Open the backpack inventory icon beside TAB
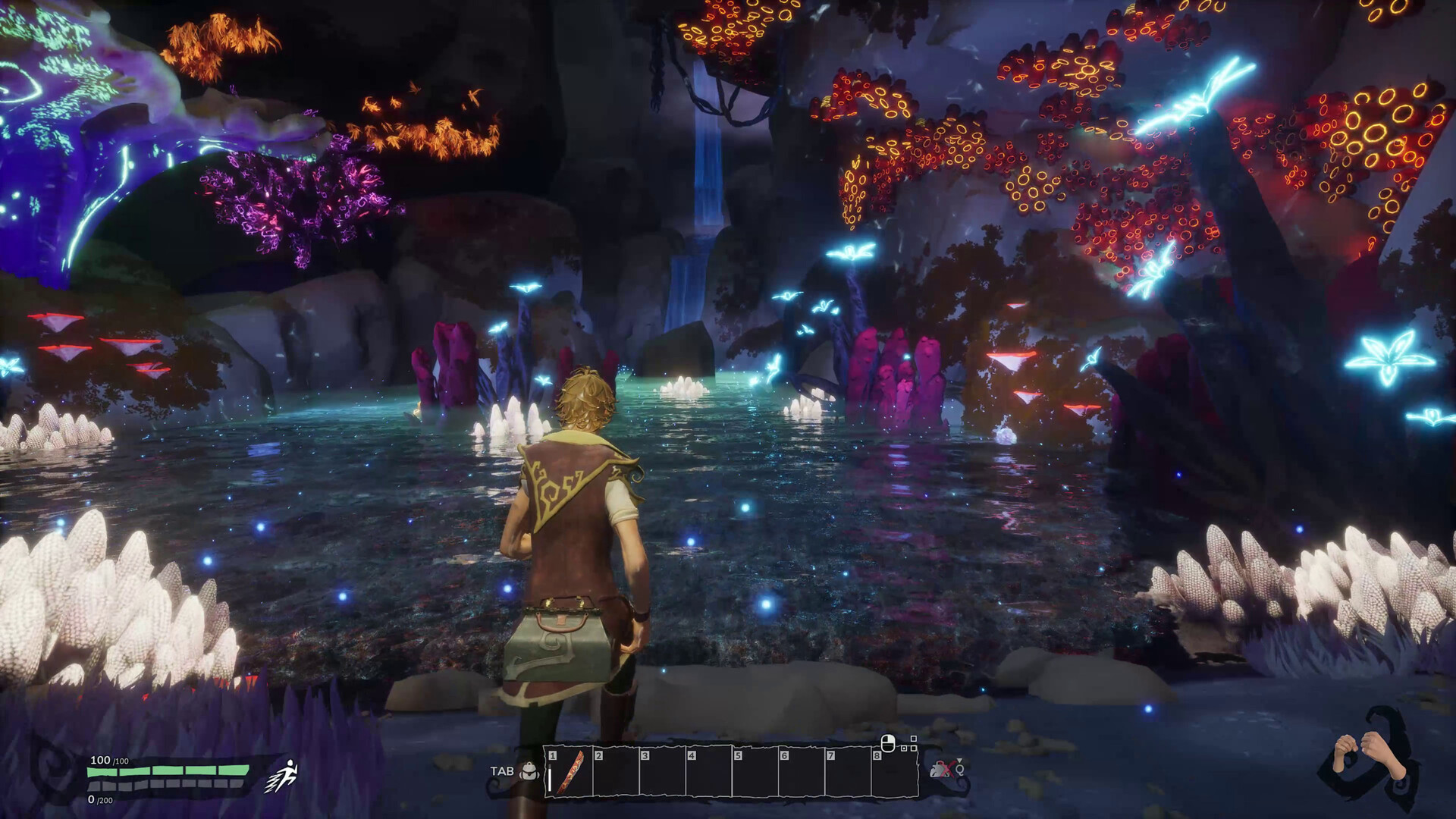Screen dimensions: 1456x819 click(529, 771)
